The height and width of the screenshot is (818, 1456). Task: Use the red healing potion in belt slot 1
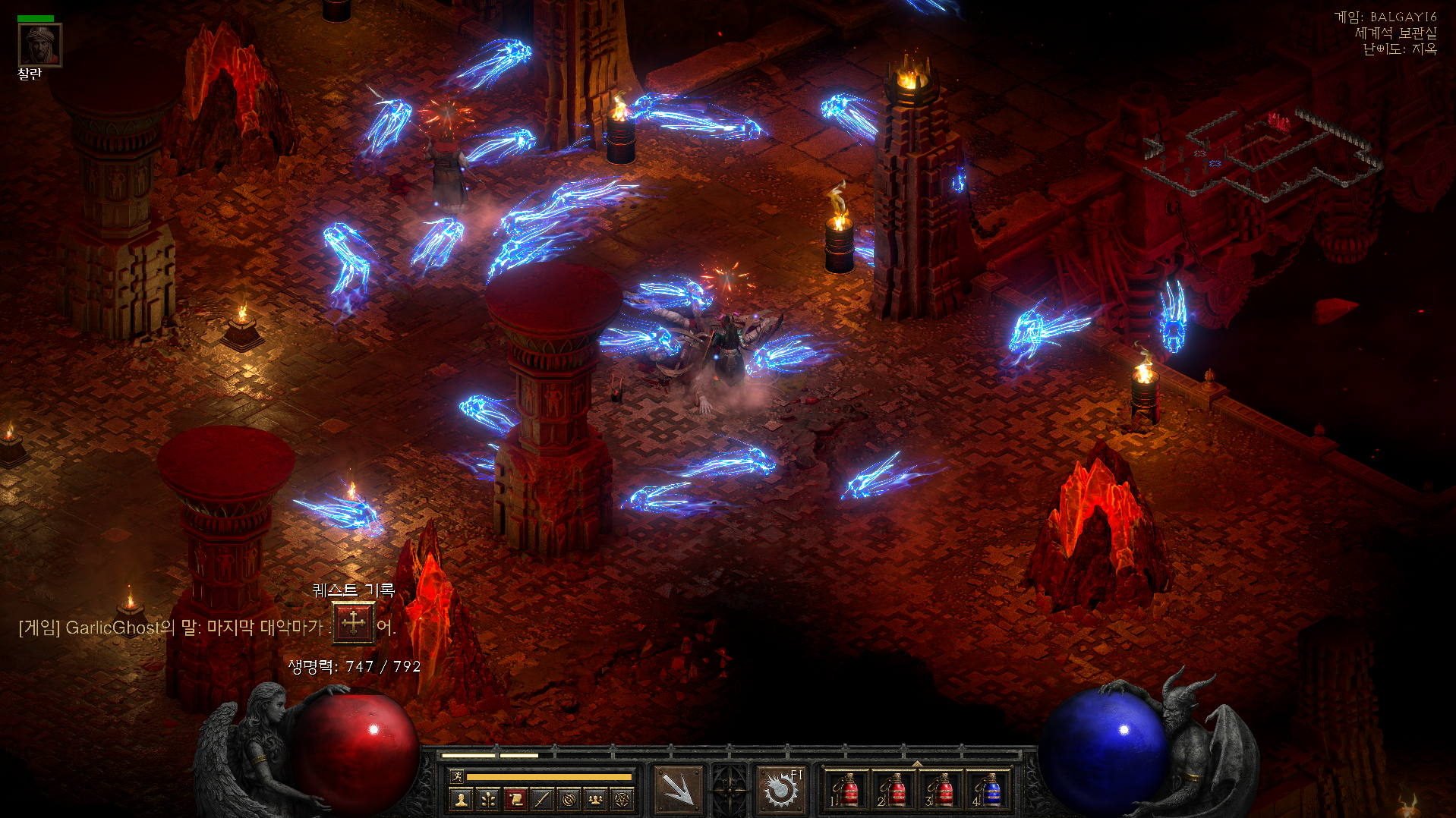847,791
